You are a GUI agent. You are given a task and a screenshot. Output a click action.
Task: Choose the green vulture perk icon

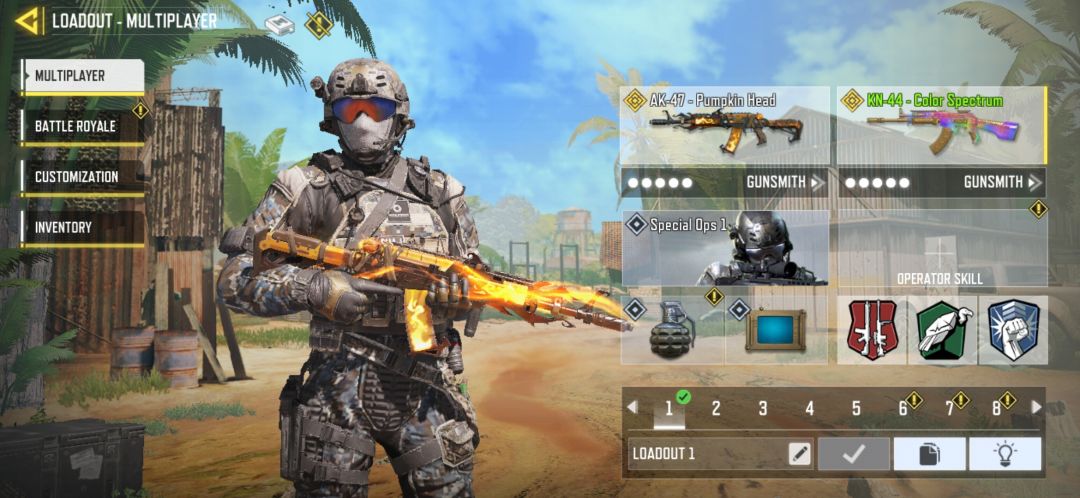[x=942, y=330]
